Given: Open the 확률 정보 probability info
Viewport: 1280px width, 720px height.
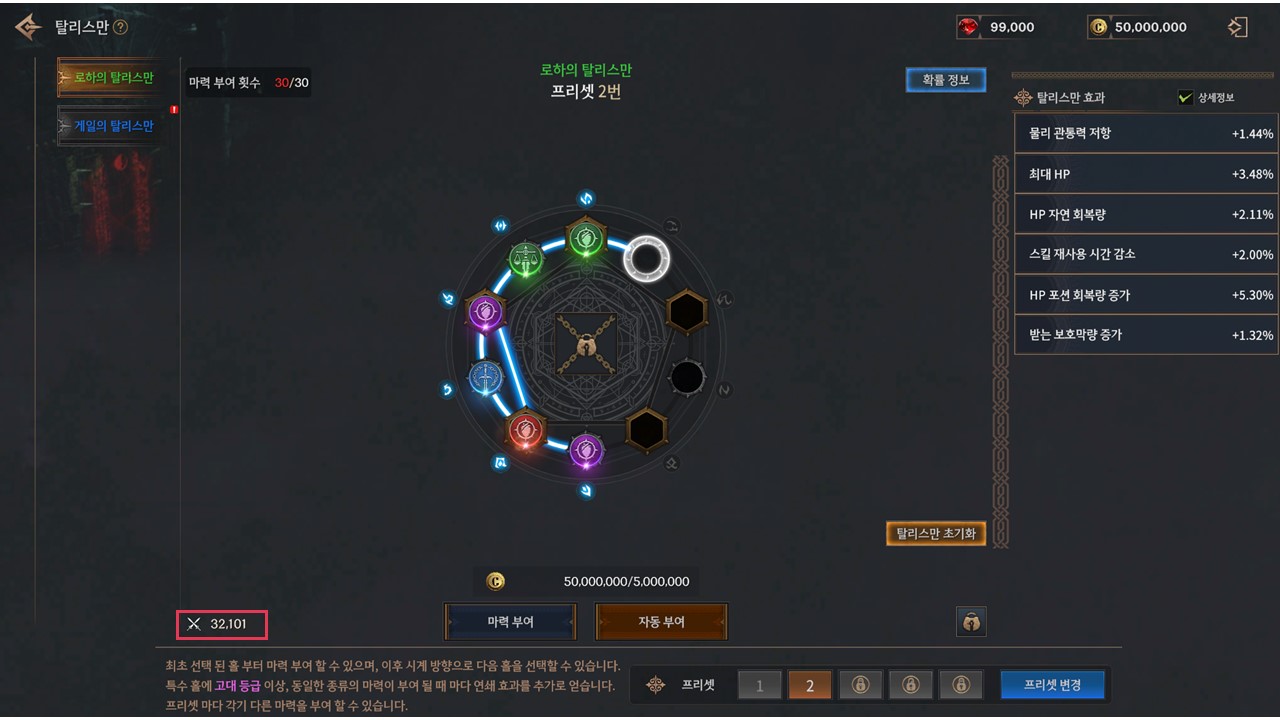Looking at the screenshot, I should coord(945,80).
